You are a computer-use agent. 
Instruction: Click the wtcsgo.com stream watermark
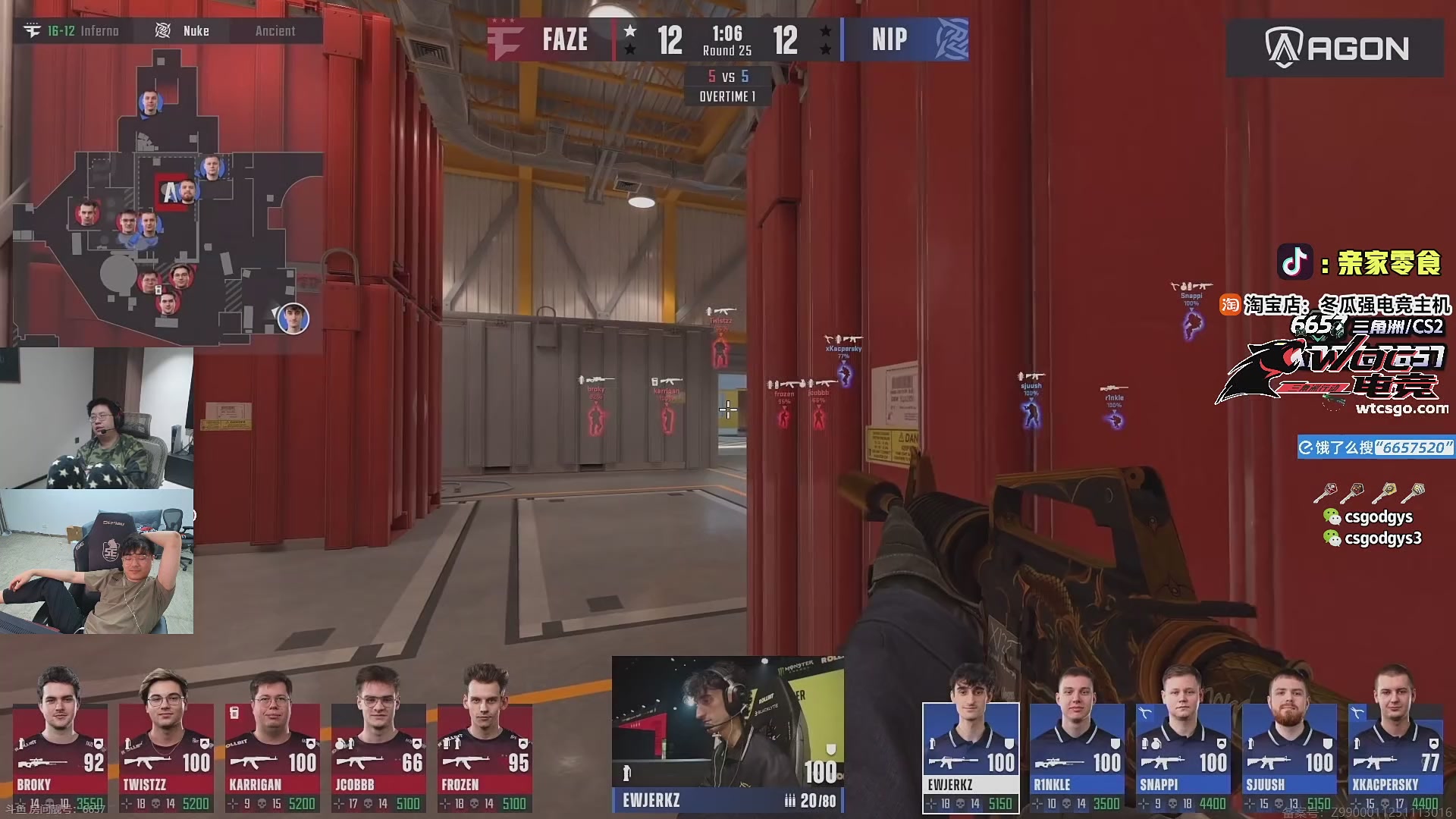1401,409
